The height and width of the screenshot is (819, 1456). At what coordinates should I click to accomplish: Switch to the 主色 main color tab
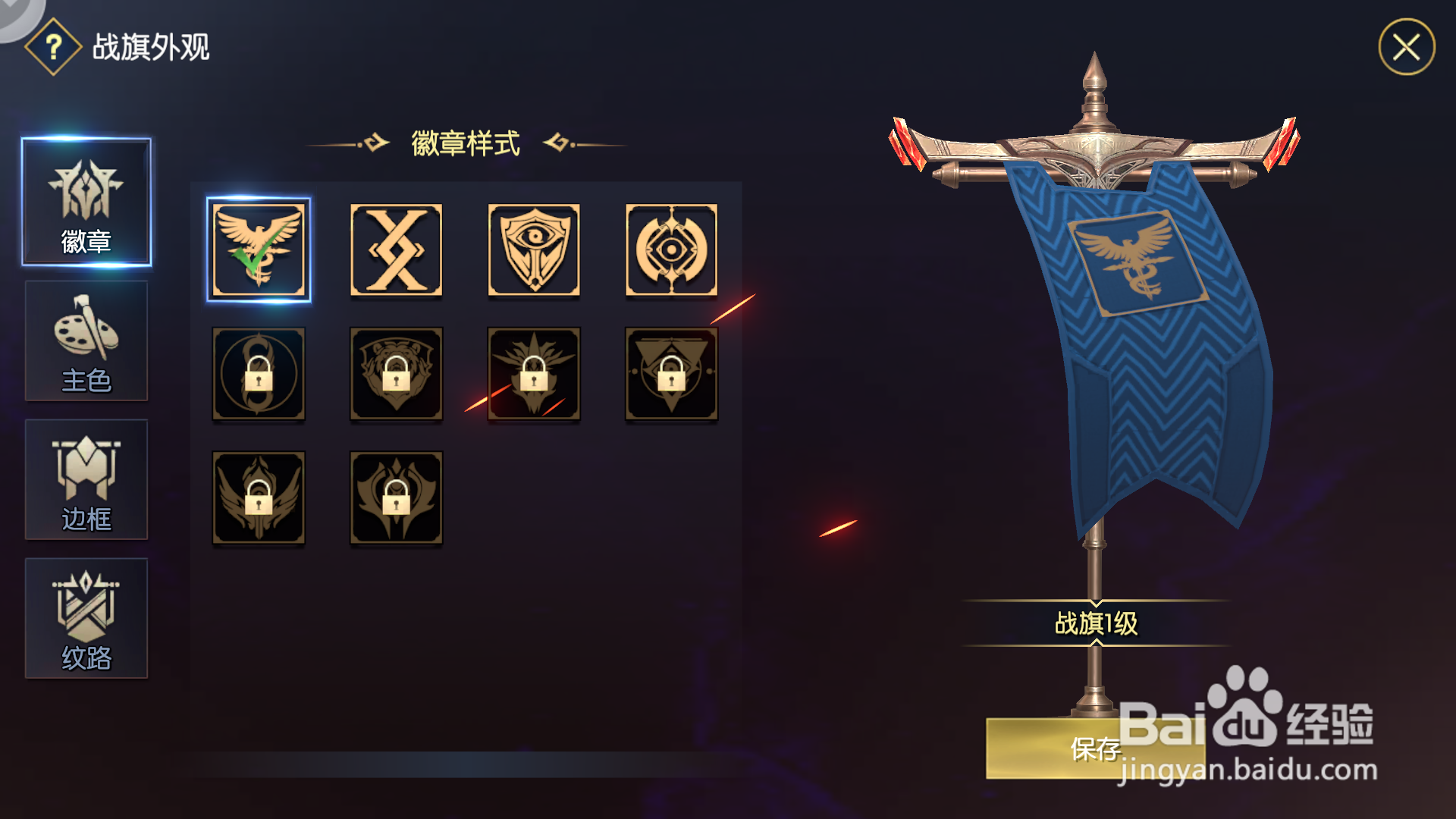pos(86,341)
